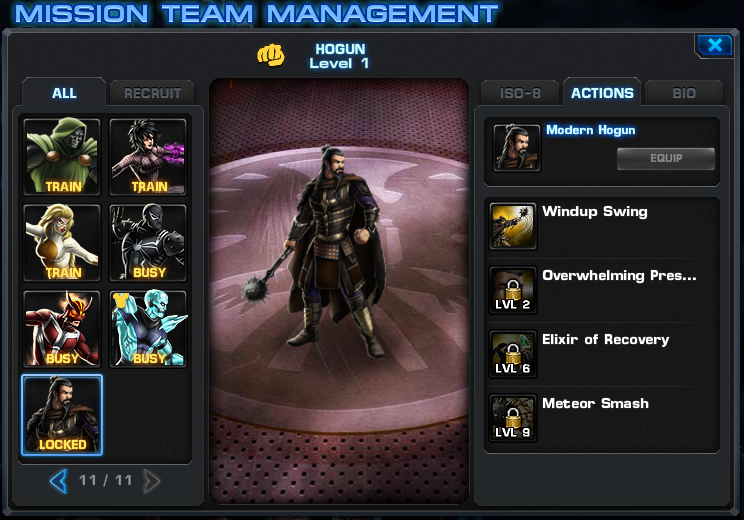Switch to the ALL heroes tab
This screenshot has height=520, width=744.
point(64,93)
